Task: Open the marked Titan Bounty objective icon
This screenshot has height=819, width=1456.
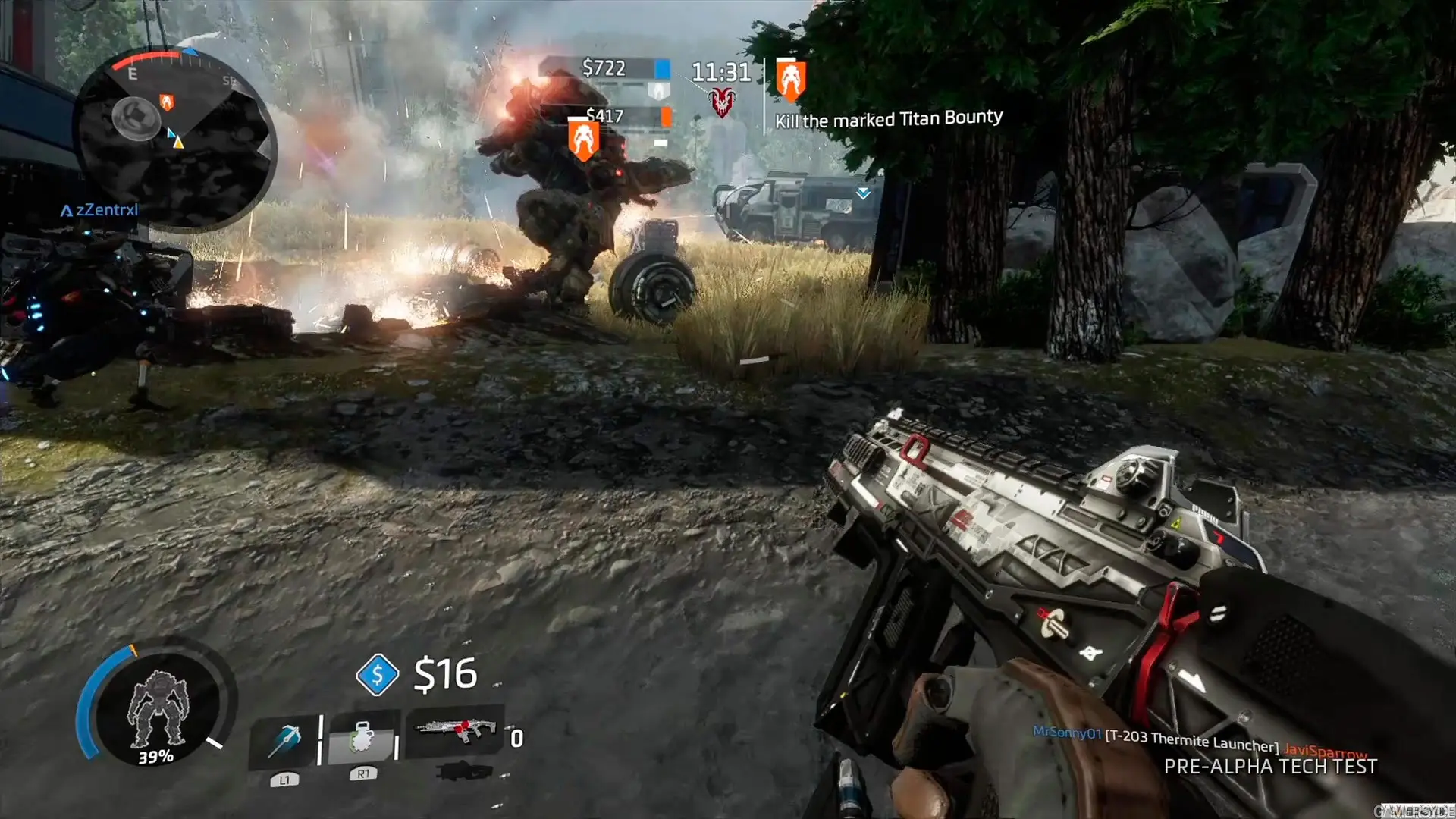Action: pyautogui.click(x=790, y=80)
